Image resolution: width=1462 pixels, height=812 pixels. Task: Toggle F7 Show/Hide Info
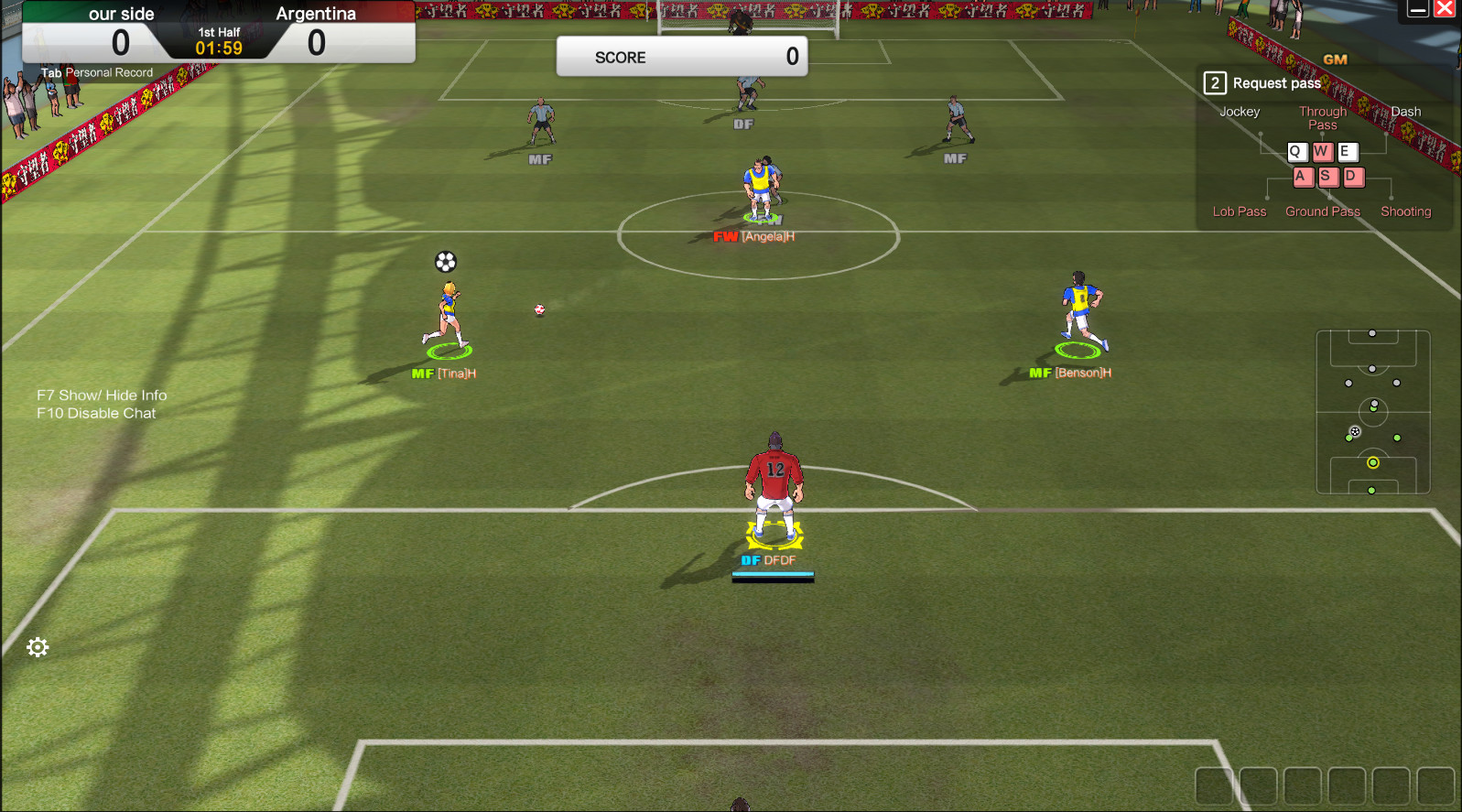click(x=101, y=395)
